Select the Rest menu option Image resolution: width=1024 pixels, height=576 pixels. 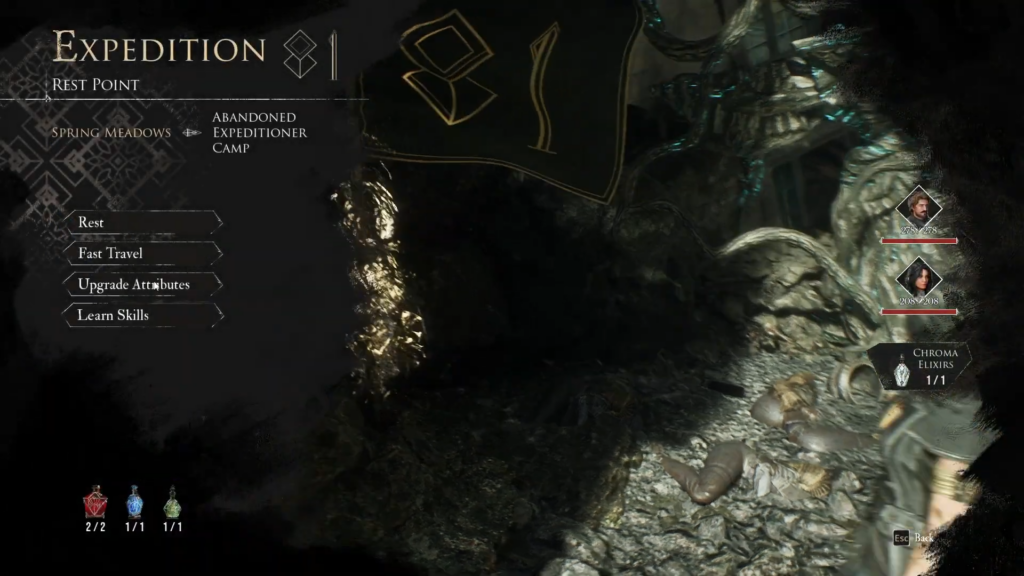coord(142,222)
